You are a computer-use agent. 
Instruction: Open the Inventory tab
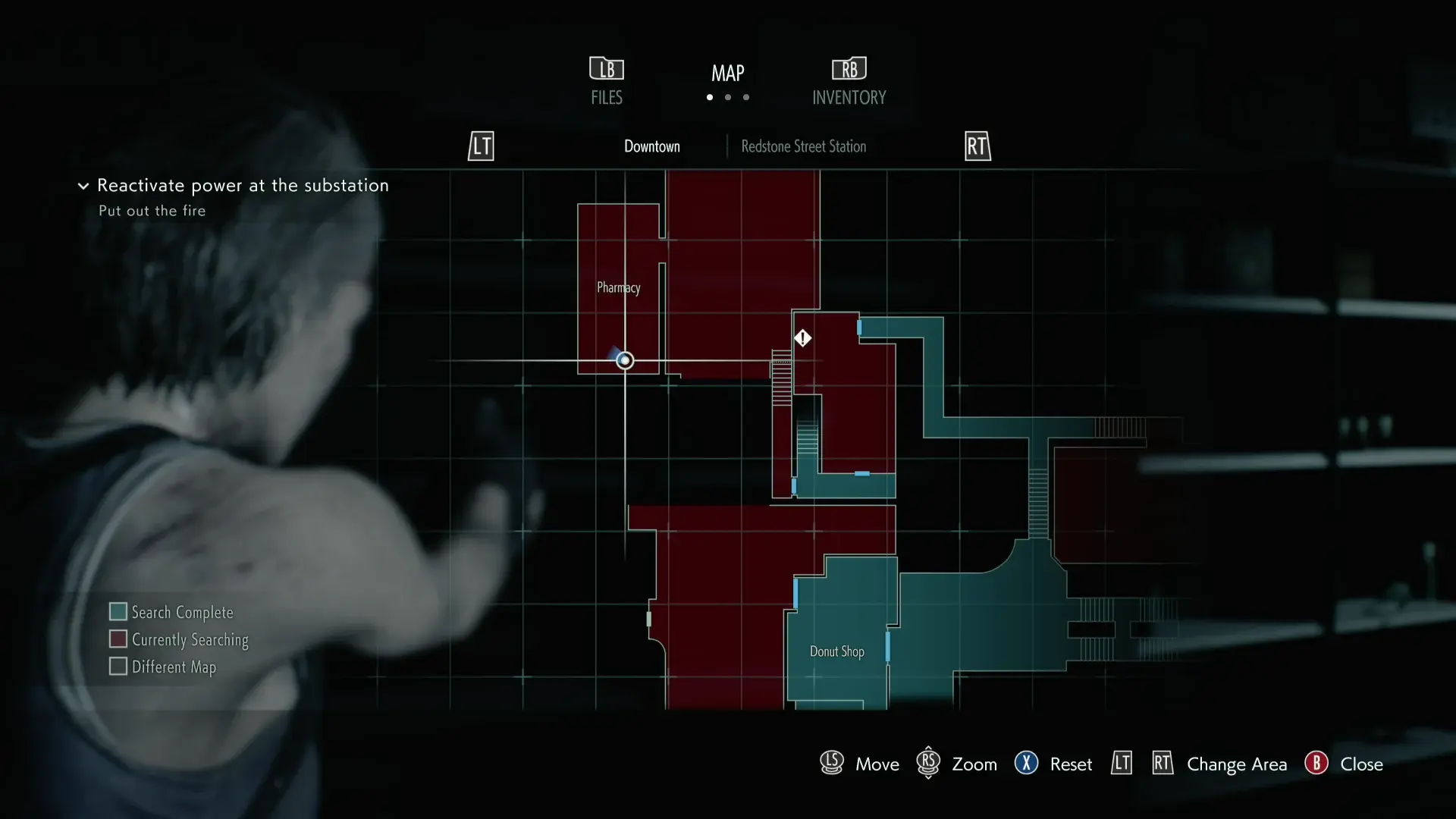[849, 81]
